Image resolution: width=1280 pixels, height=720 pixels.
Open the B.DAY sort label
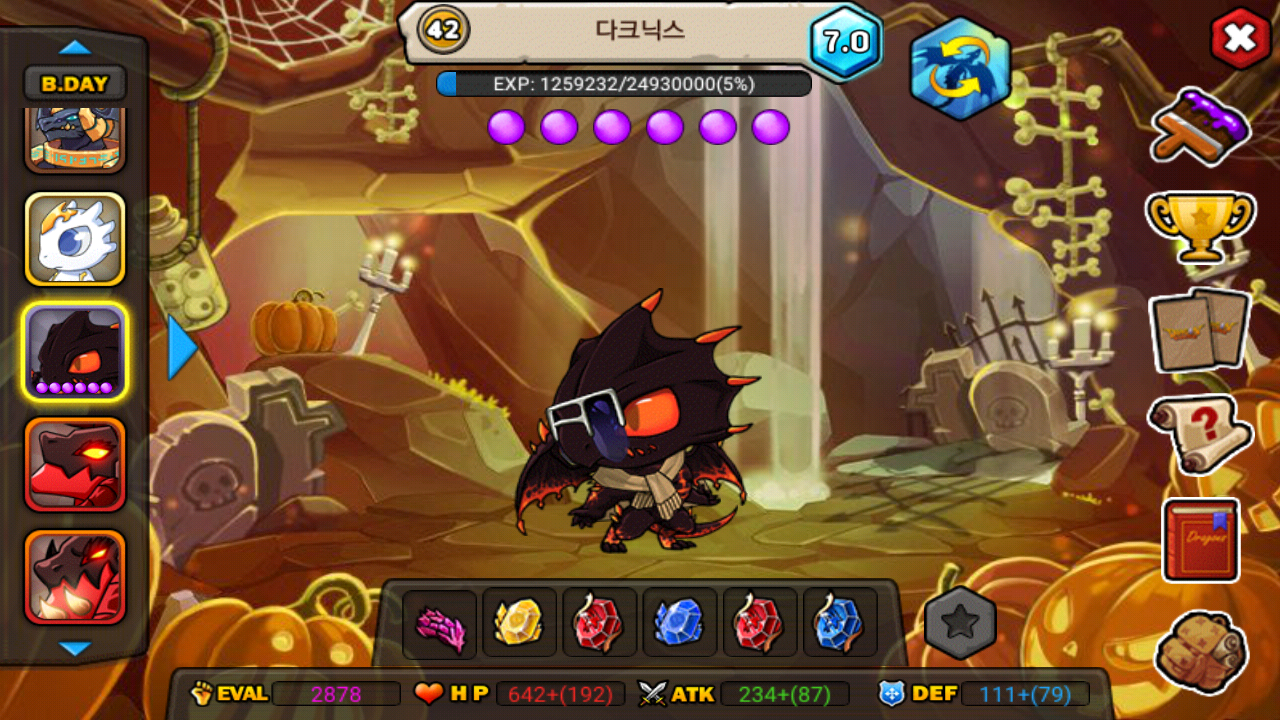pyautogui.click(x=75, y=84)
